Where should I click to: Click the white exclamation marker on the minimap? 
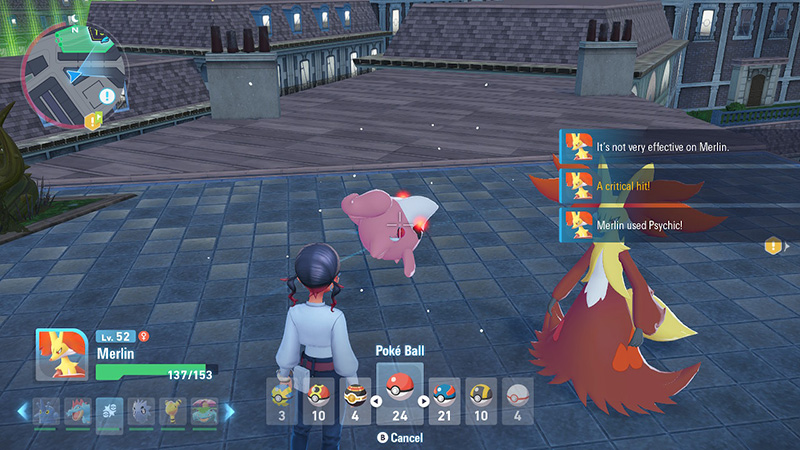[107, 96]
